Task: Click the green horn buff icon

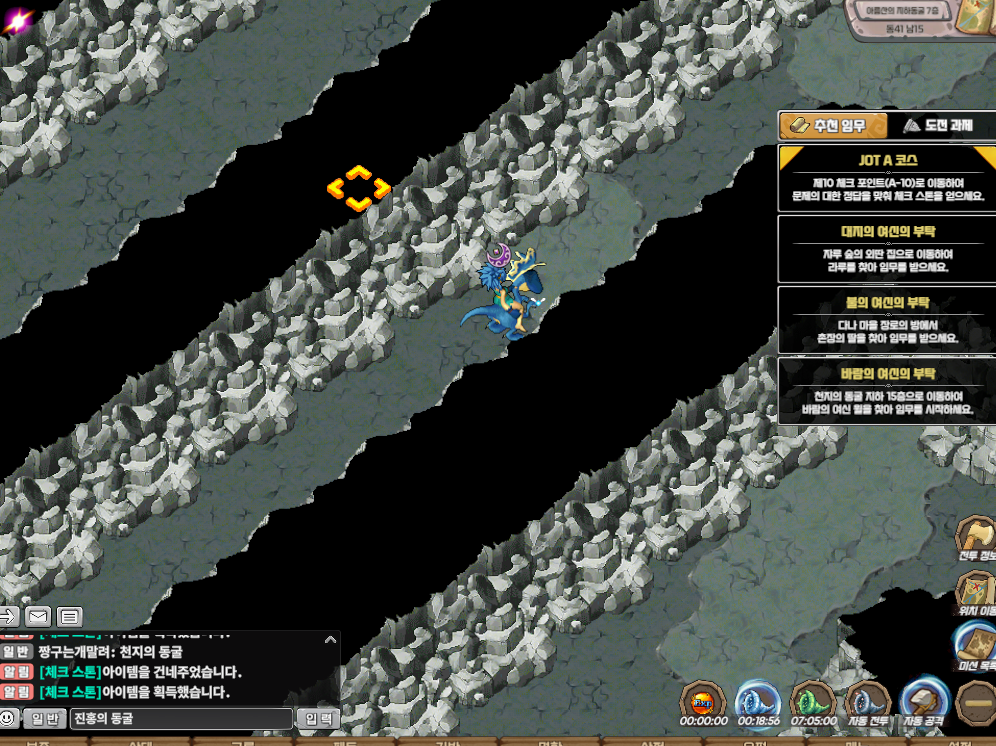Action: click(812, 699)
